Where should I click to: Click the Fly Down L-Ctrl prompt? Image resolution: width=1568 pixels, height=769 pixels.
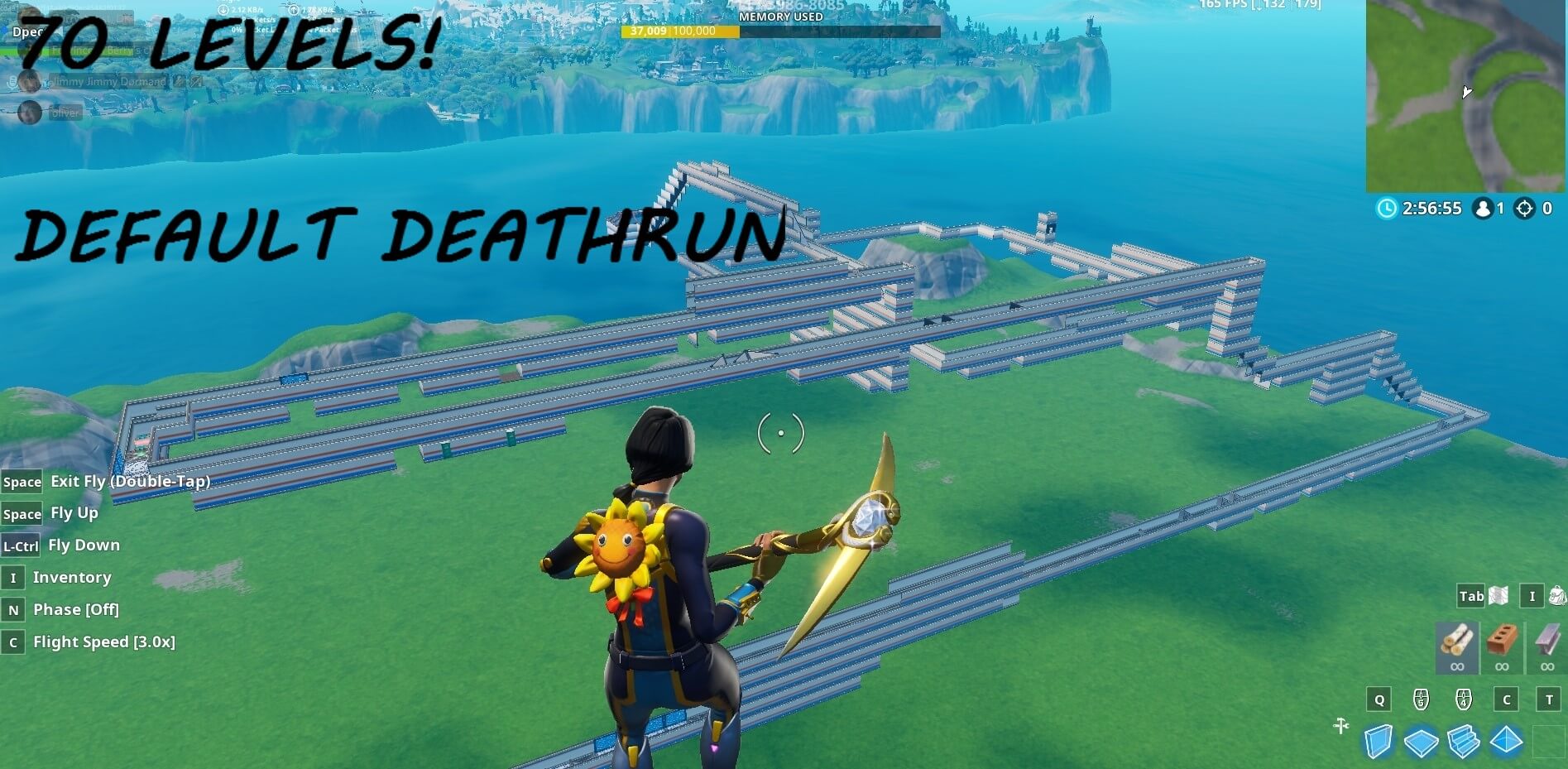coord(20,545)
